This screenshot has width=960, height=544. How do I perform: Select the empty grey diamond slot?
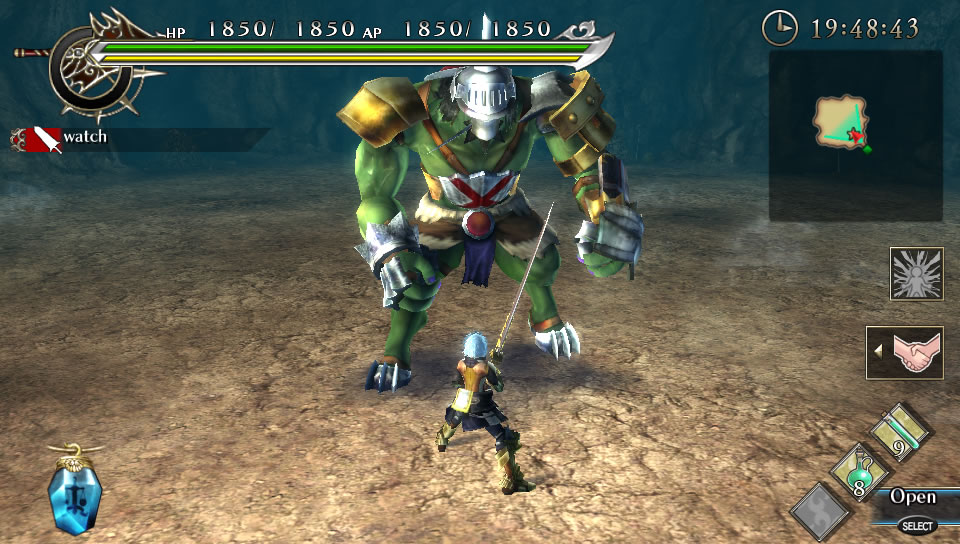819,513
